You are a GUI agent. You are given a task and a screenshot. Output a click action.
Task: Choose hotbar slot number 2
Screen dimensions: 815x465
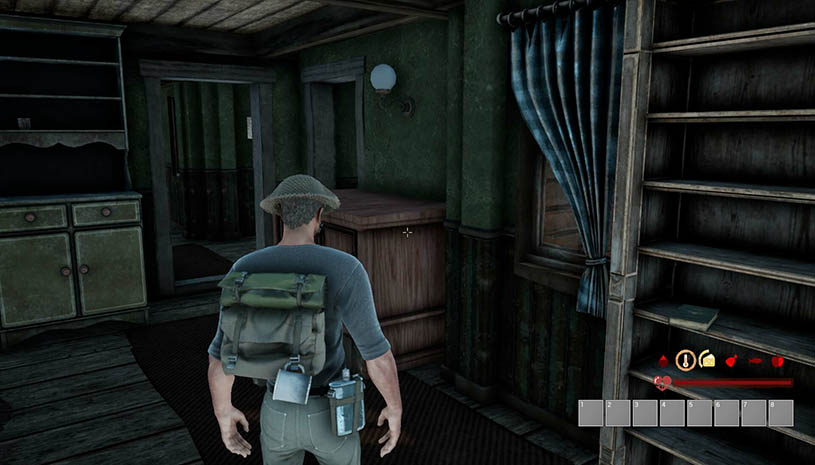pyautogui.click(x=619, y=413)
